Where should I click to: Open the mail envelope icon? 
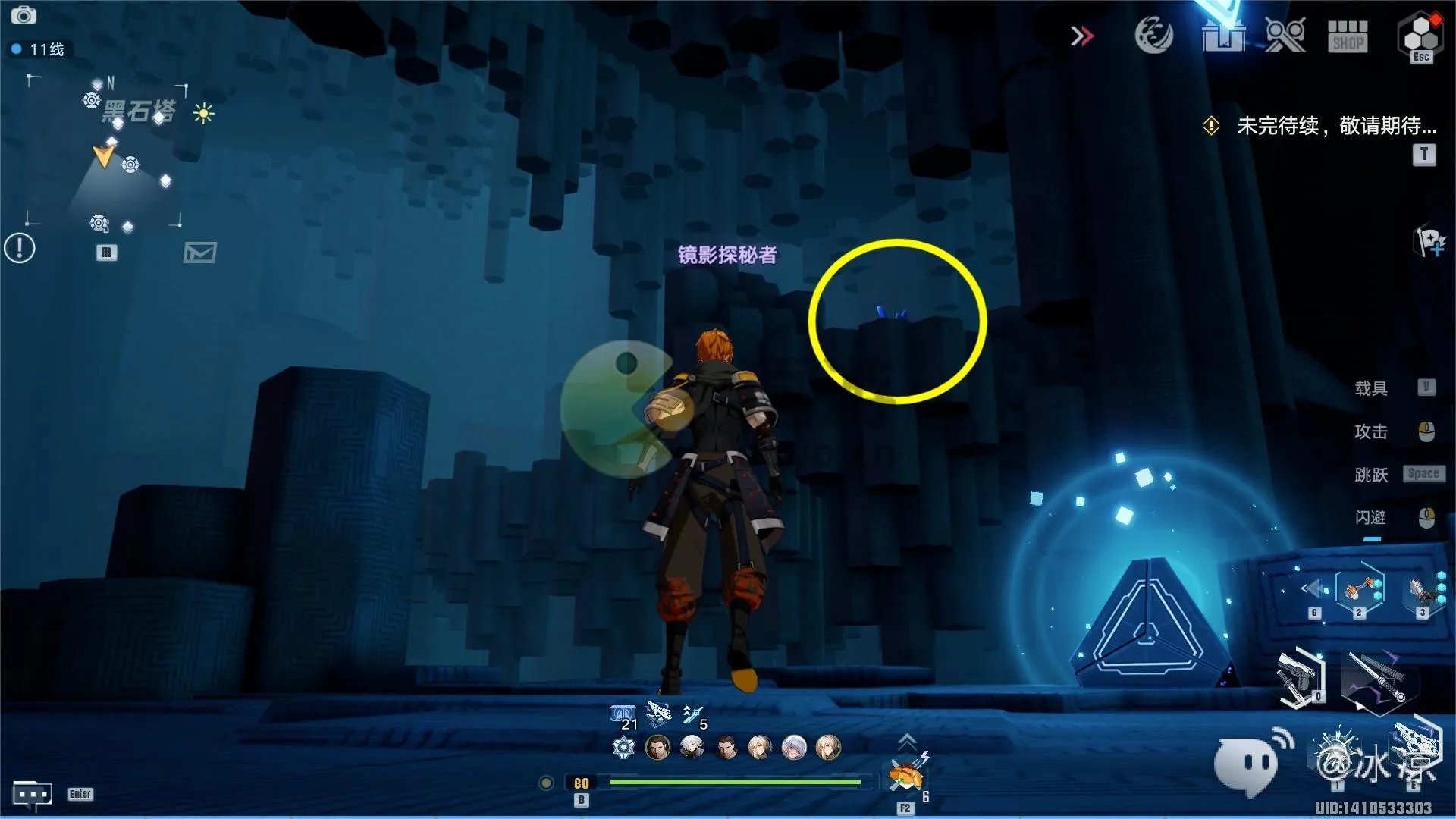tap(200, 252)
